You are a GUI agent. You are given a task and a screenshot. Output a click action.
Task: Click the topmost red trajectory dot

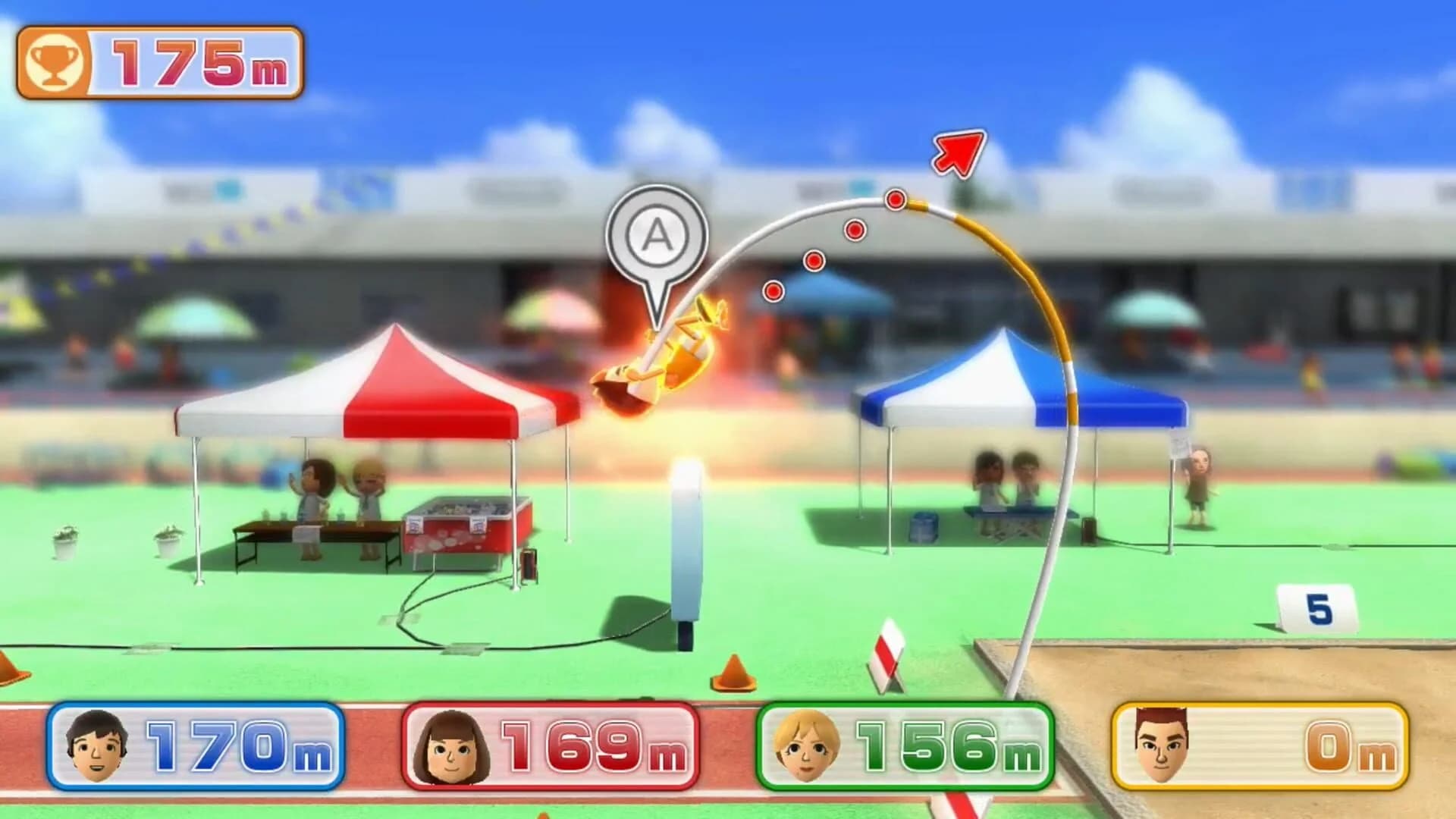pos(896,199)
